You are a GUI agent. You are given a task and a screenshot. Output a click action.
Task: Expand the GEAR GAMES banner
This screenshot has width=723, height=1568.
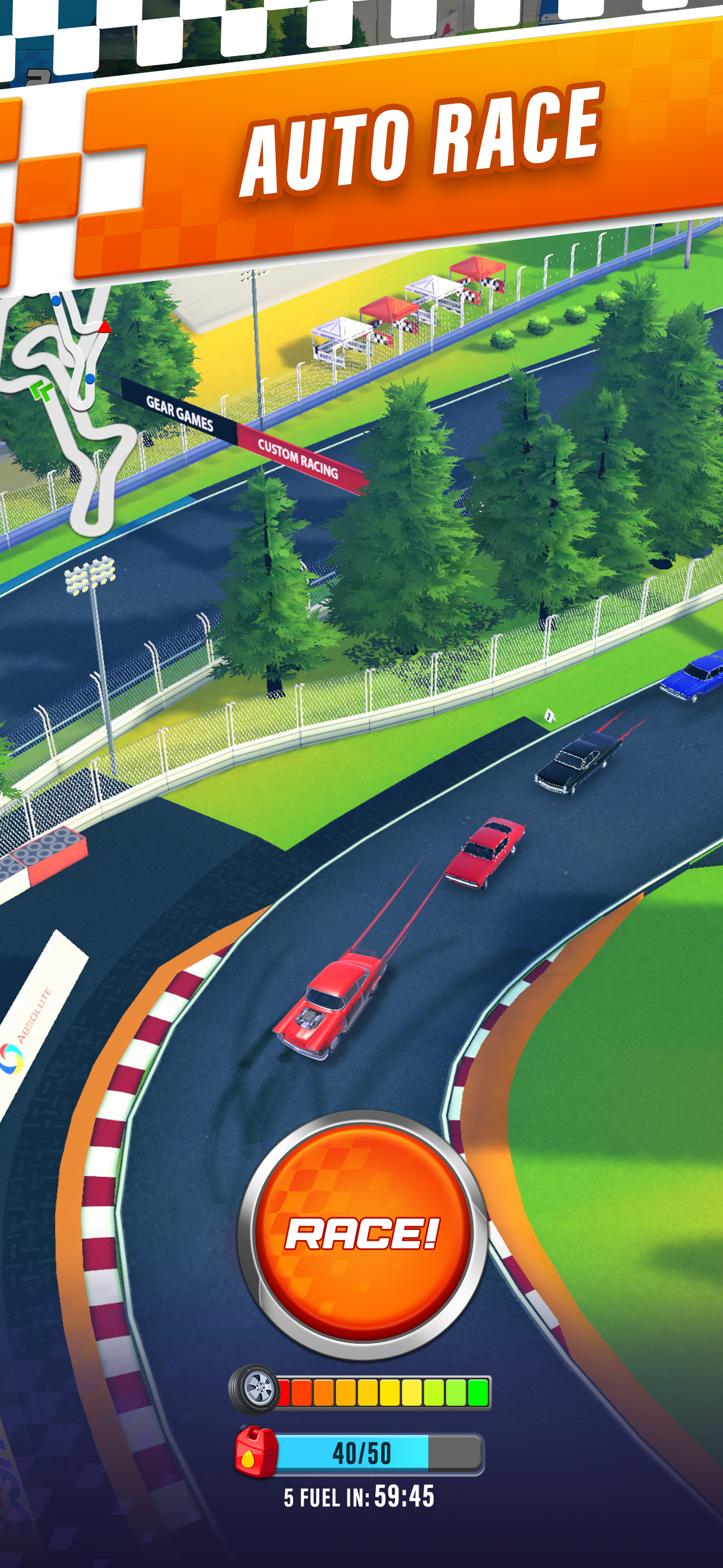(x=179, y=411)
